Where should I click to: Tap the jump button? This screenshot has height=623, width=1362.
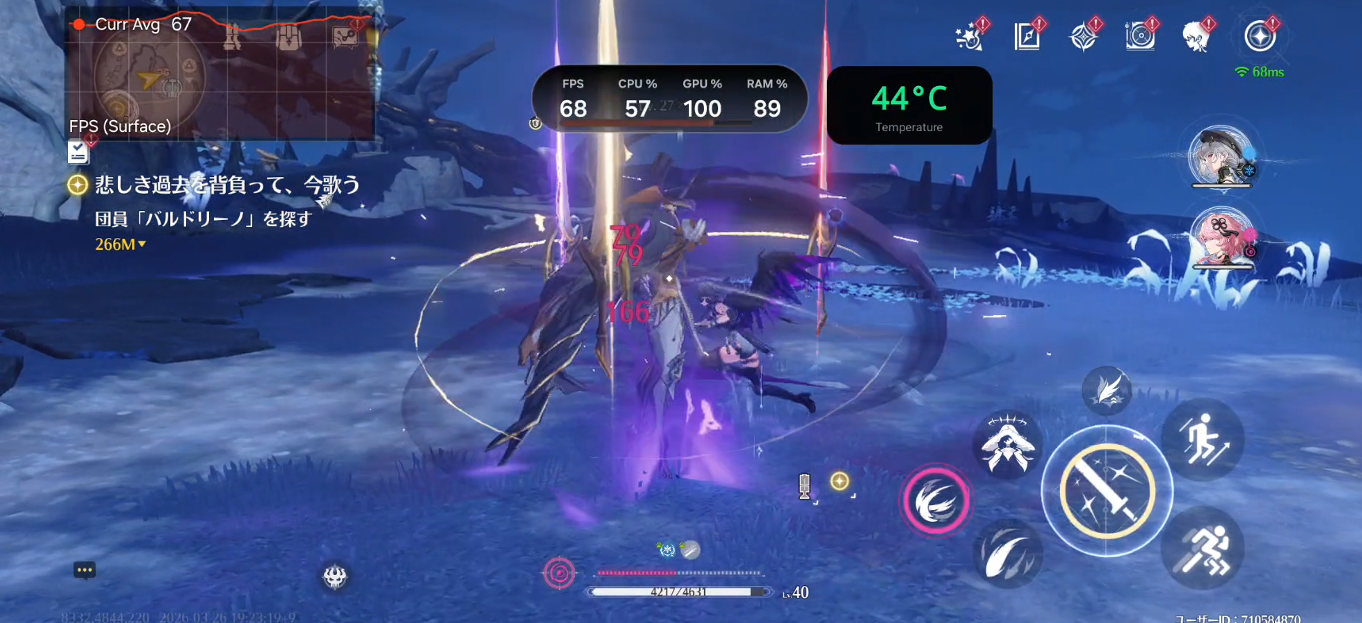[1202, 438]
